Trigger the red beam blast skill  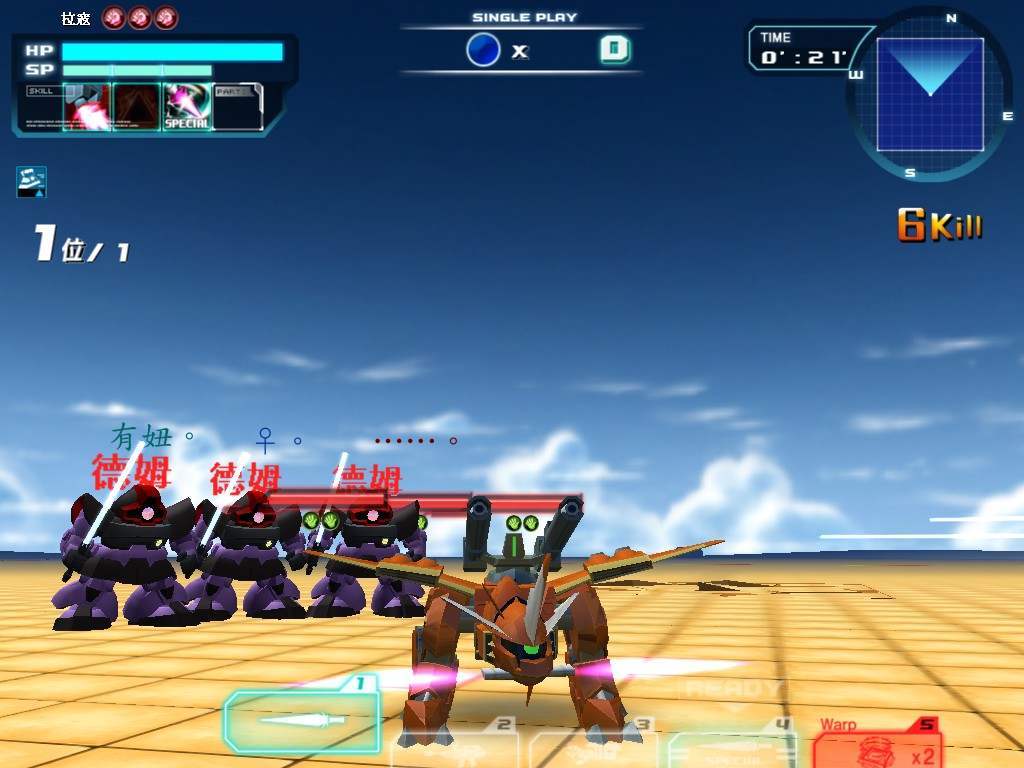pos(87,107)
